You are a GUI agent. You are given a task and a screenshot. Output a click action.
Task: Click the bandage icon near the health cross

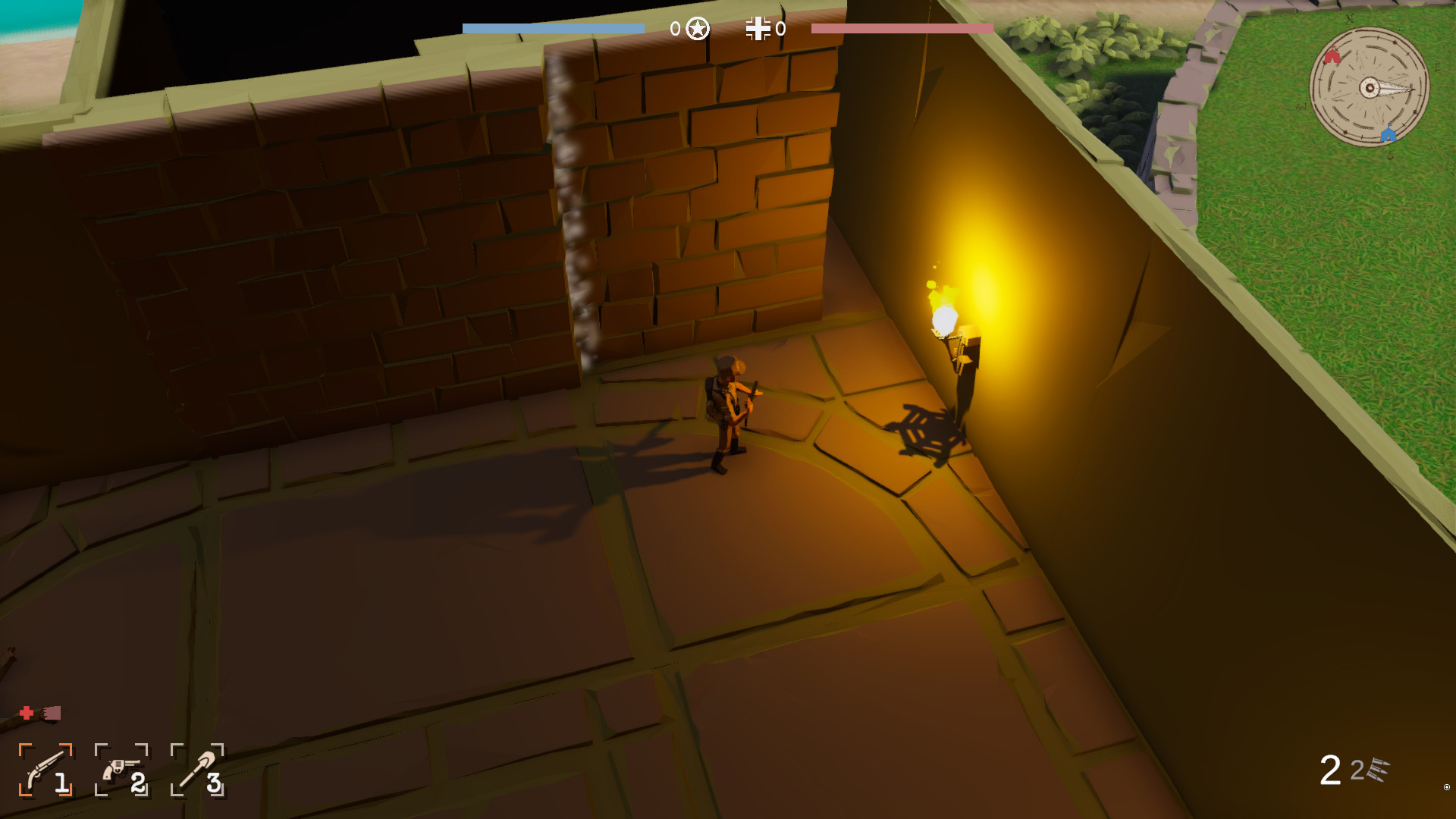click(51, 714)
